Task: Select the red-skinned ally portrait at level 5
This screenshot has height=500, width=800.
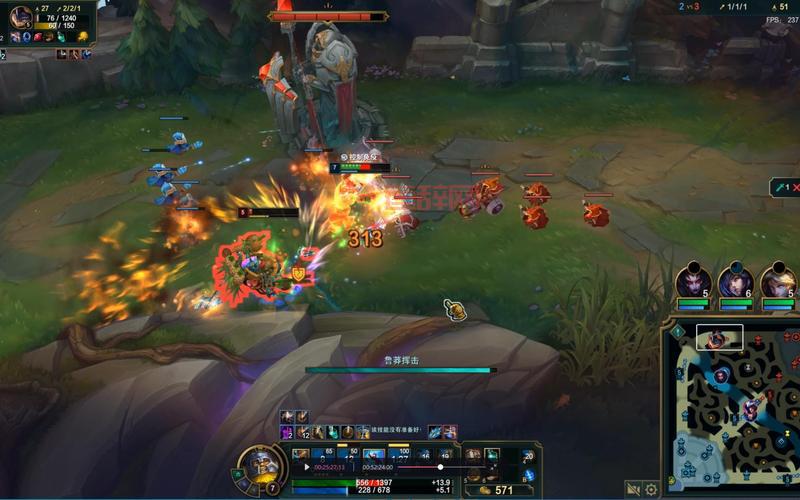Action: click(x=693, y=282)
